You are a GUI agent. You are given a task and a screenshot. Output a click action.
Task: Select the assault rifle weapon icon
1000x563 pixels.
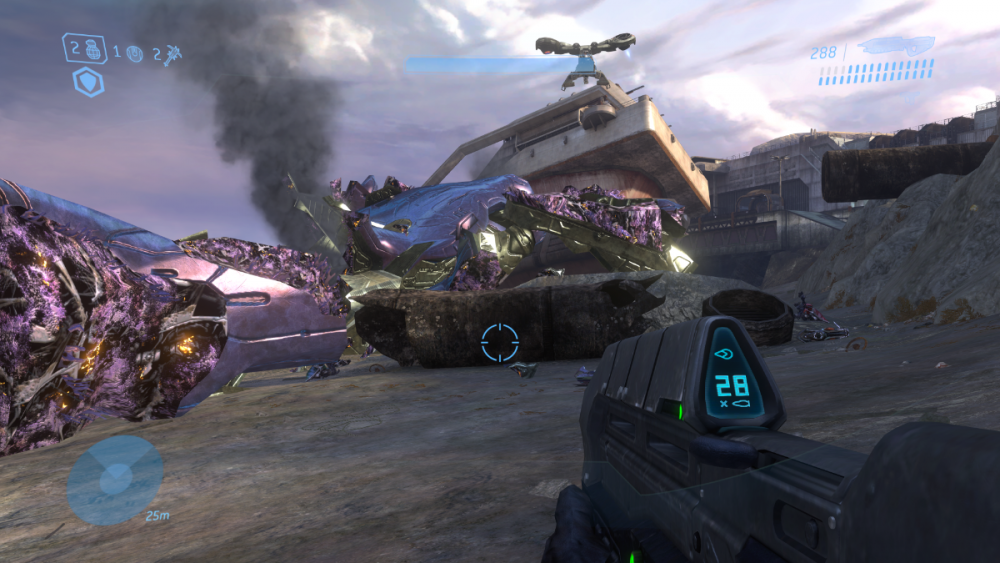896,45
